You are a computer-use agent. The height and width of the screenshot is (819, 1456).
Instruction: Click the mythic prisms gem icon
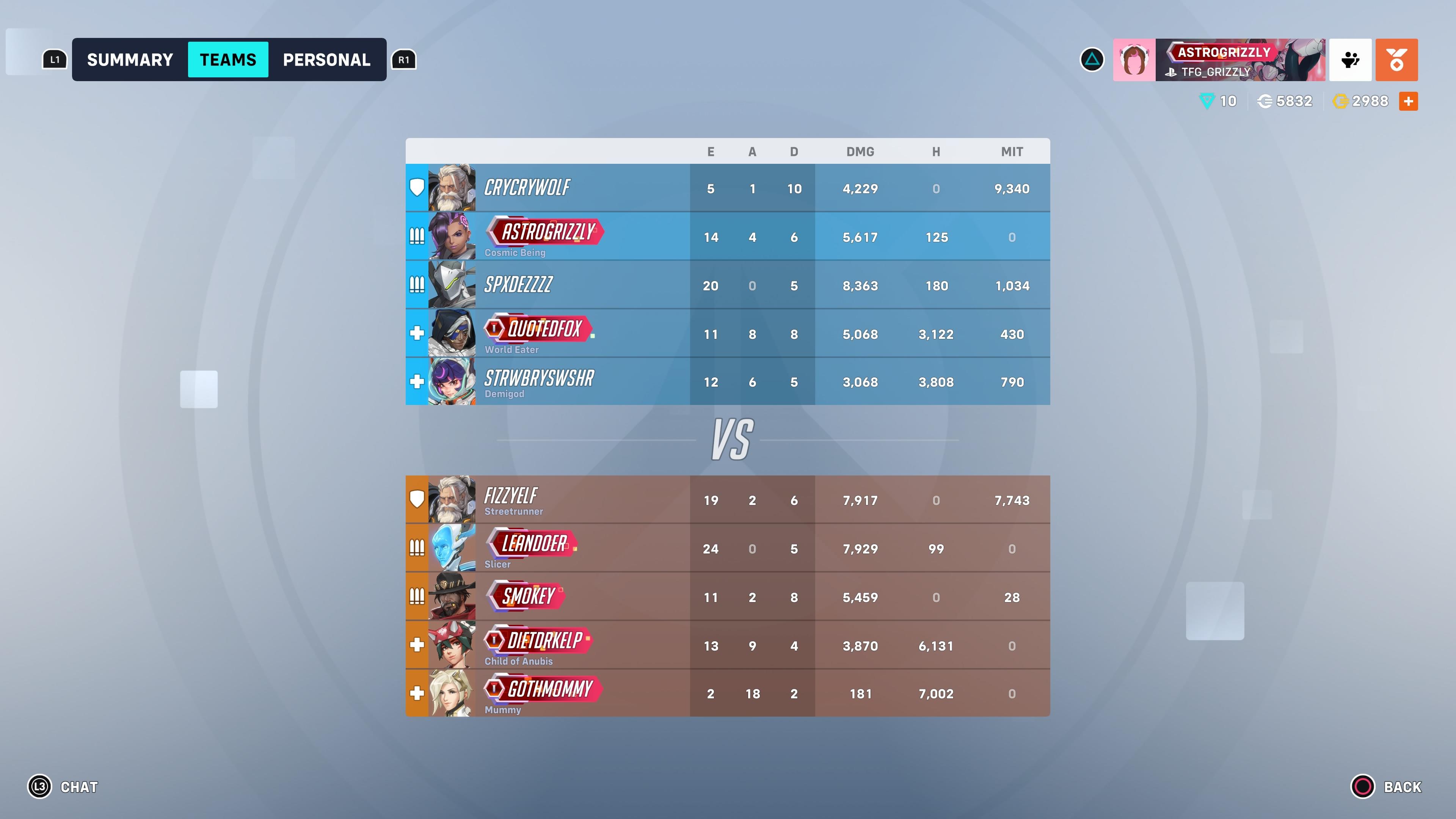[1207, 100]
